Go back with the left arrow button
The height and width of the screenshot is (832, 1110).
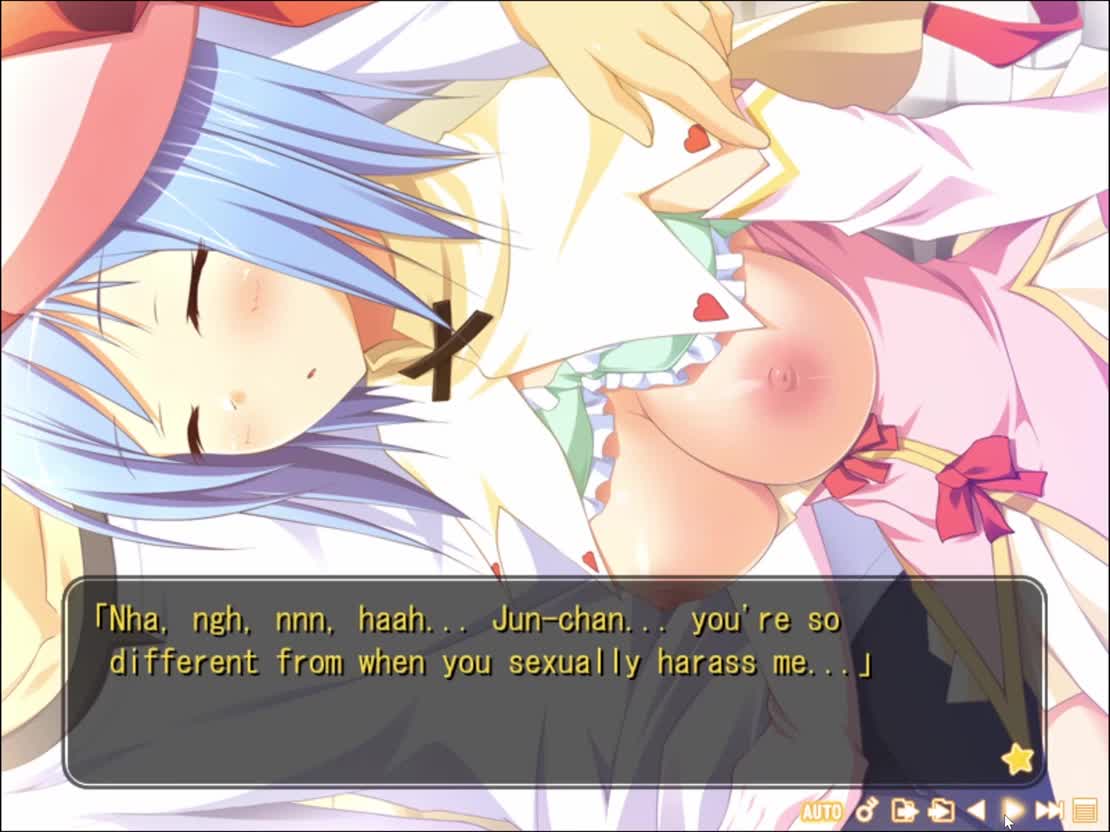976,810
